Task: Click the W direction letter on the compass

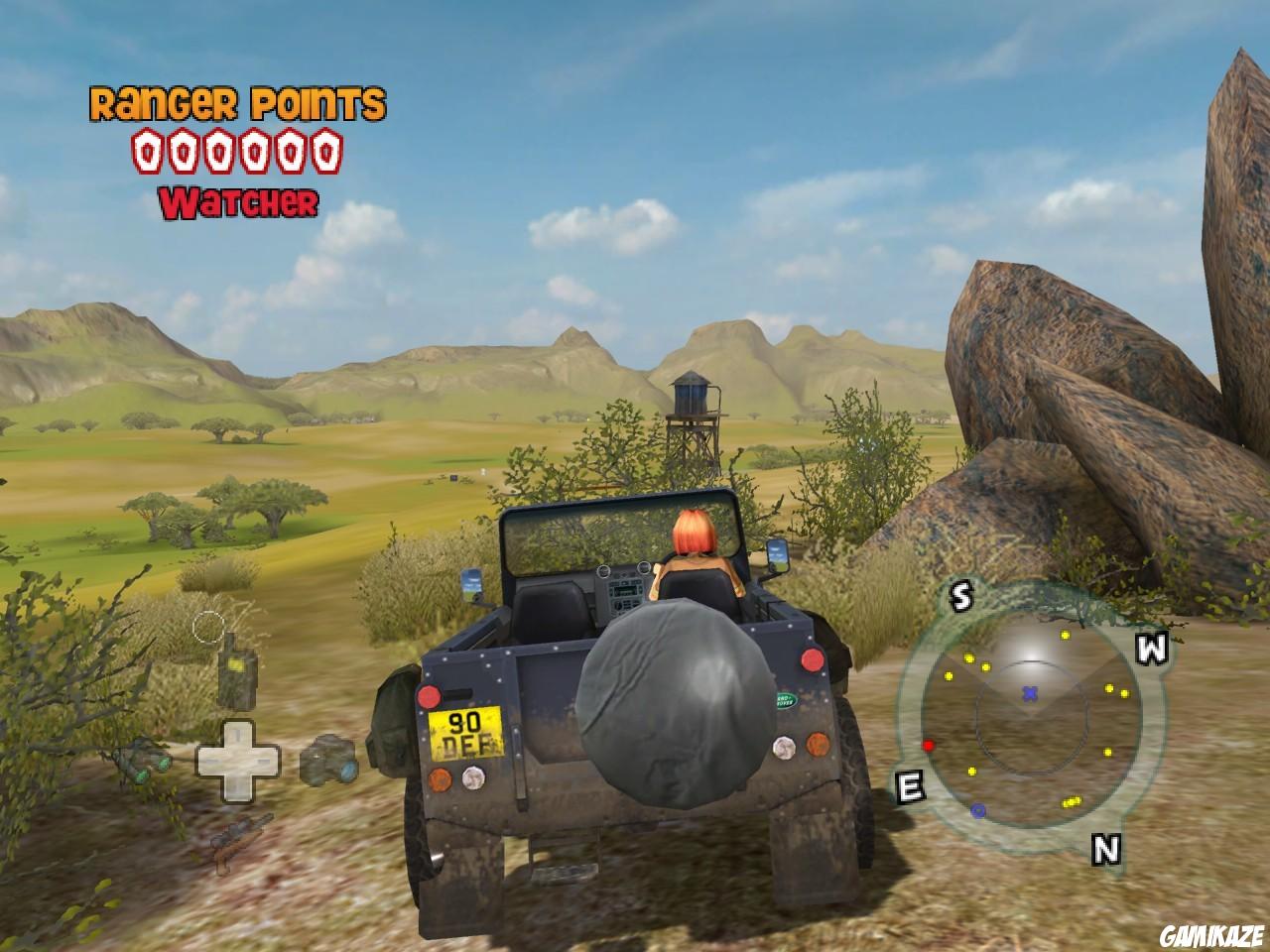Action: pyautogui.click(x=1151, y=652)
